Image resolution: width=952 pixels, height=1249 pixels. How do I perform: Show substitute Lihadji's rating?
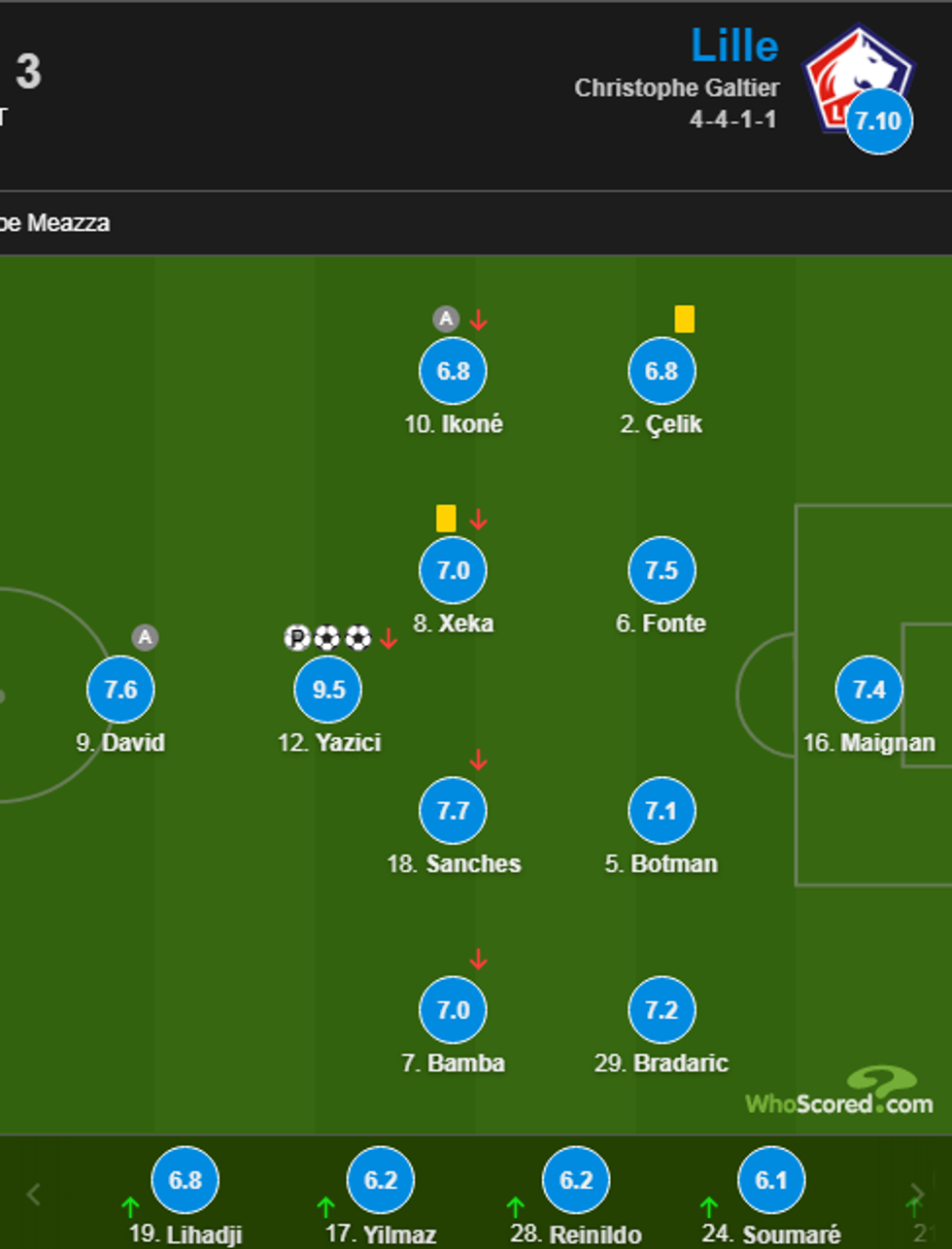click(185, 1180)
